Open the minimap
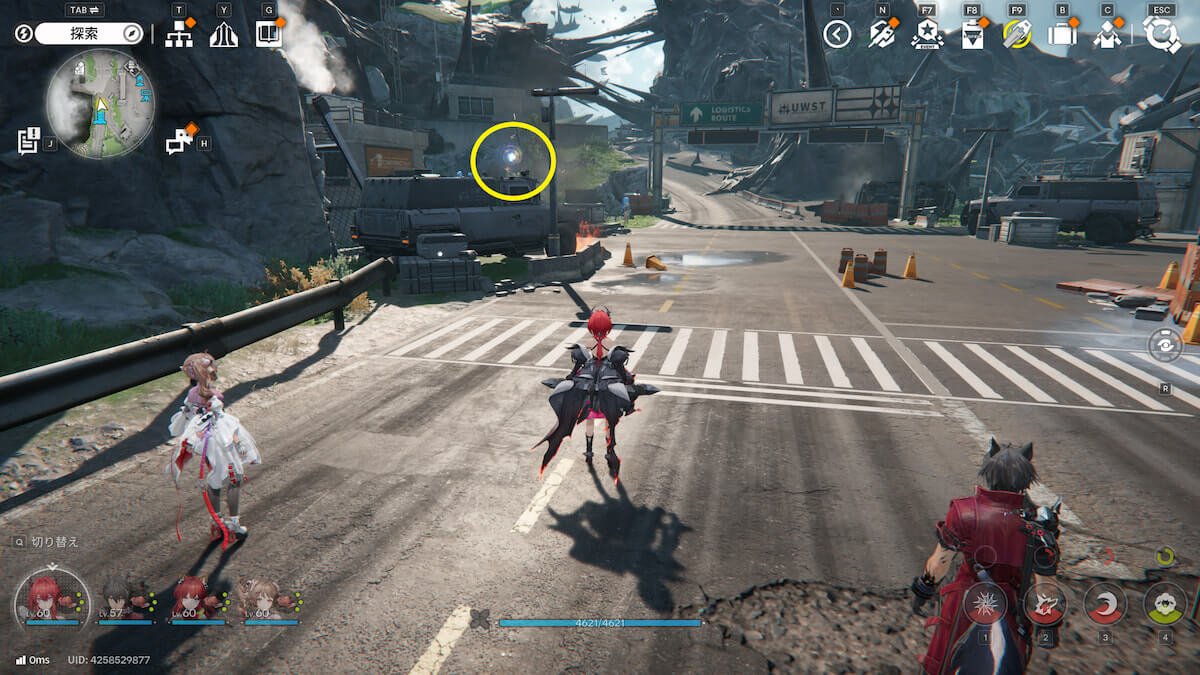 (x=100, y=103)
